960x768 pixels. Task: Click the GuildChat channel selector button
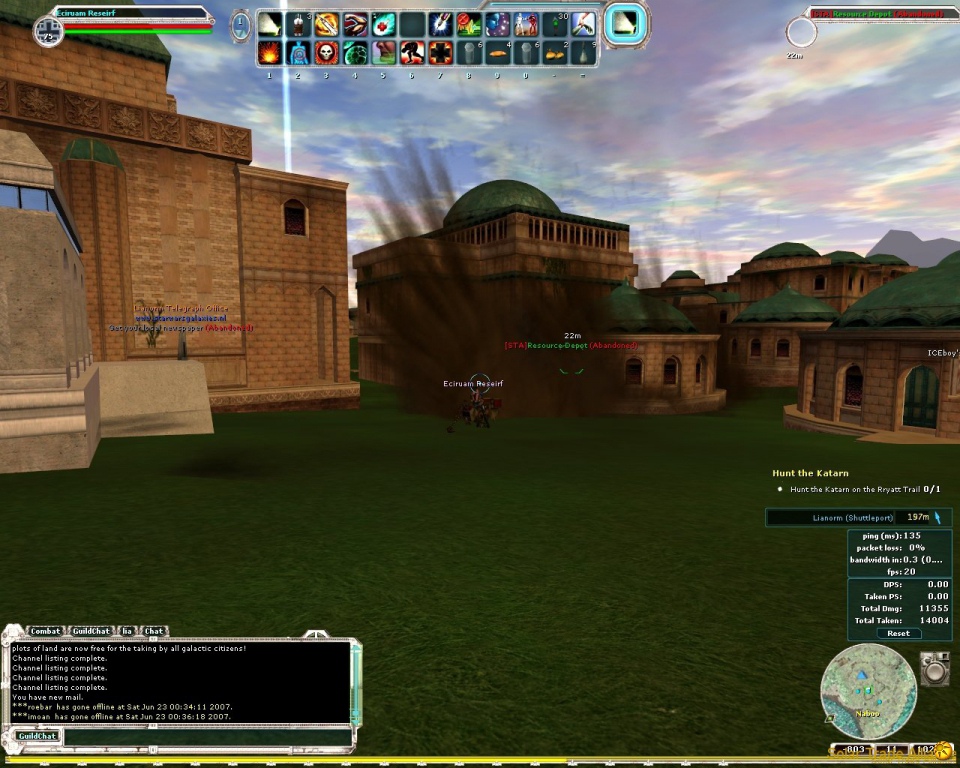pyautogui.click(x=36, y=737)
